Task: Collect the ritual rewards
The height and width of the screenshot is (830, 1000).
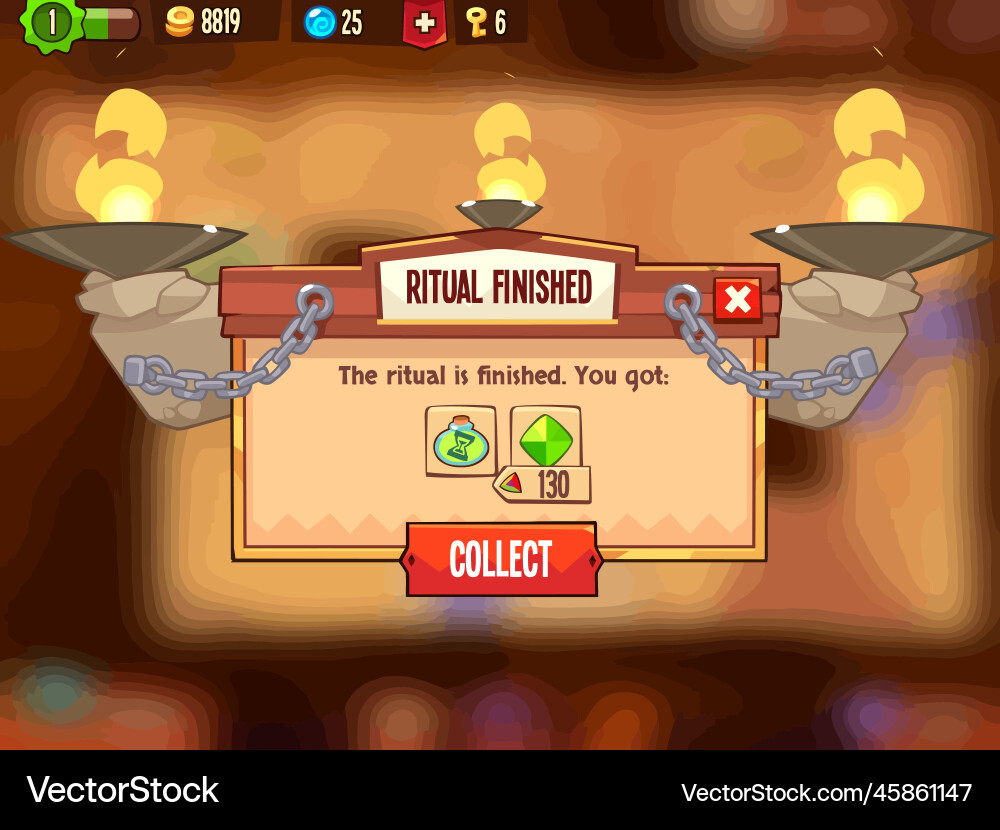Action: coord(501,559)
